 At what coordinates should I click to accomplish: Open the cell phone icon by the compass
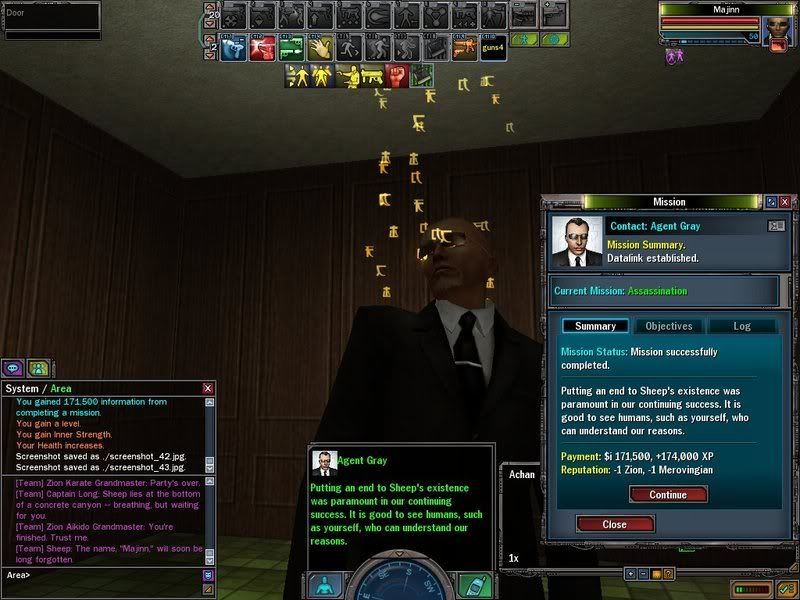click(x=474, y=584)
